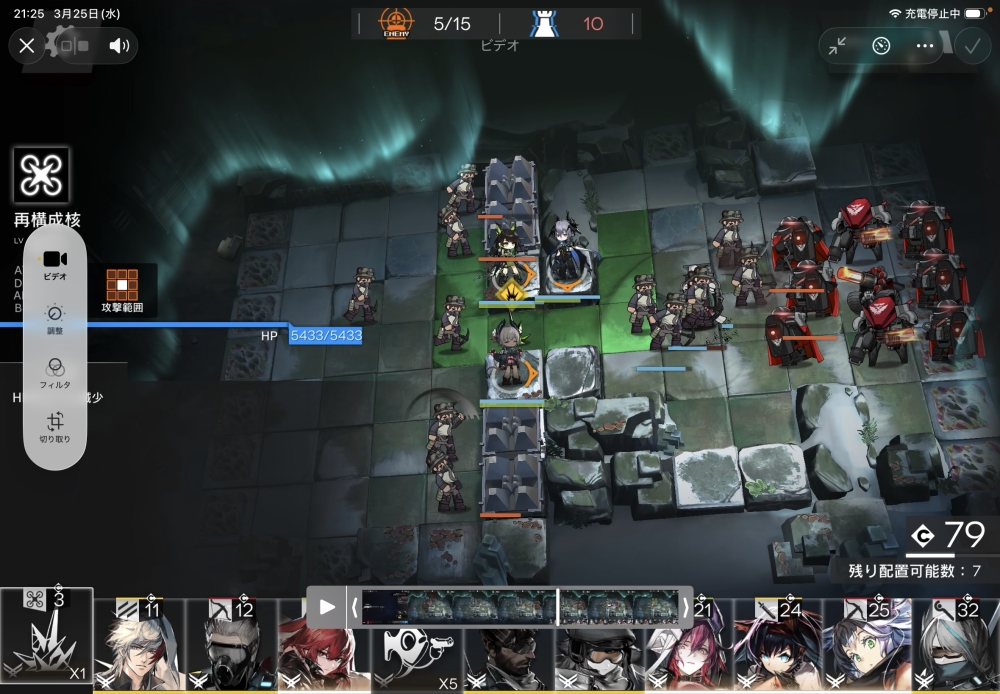Choose the masked operator costing 32
The height and width of the screenshot is (694, 1000).
tap(955, 646)
